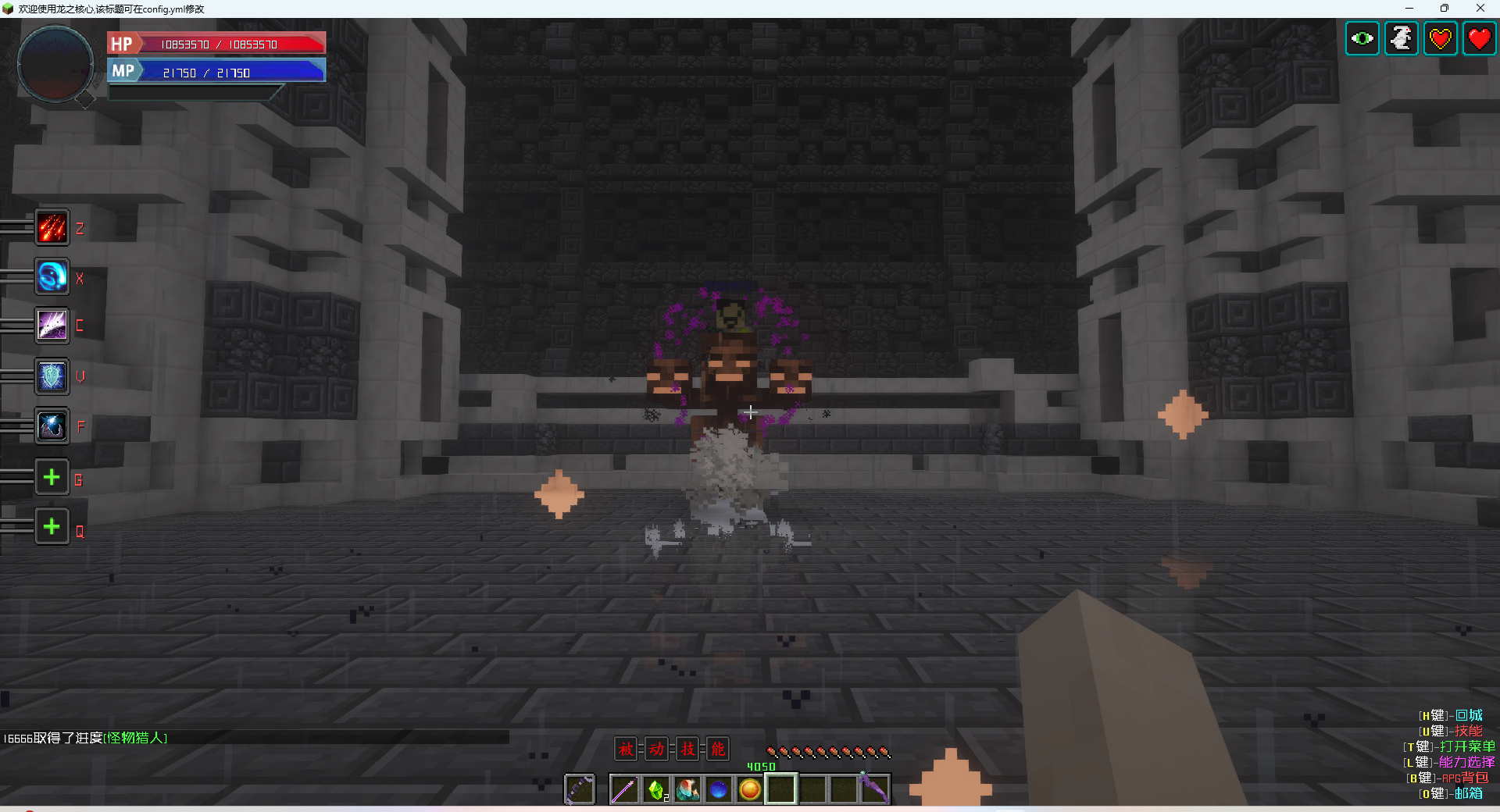This screenshot has width=1500, height=812.
Task: Select the purple spear hotbar slot
Action: point(624,790)
